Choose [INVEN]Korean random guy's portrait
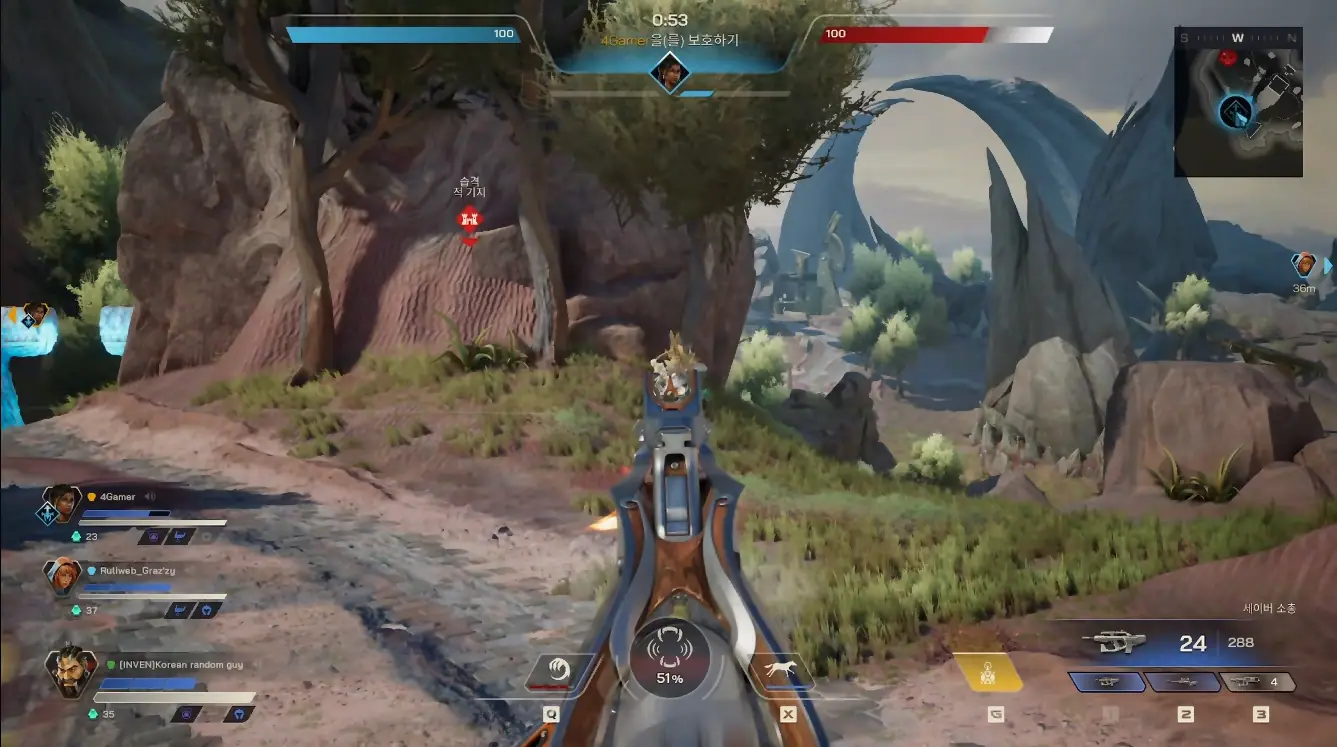Image resolution: width=1337 pixels, height=747 pixels. (71, 670)
